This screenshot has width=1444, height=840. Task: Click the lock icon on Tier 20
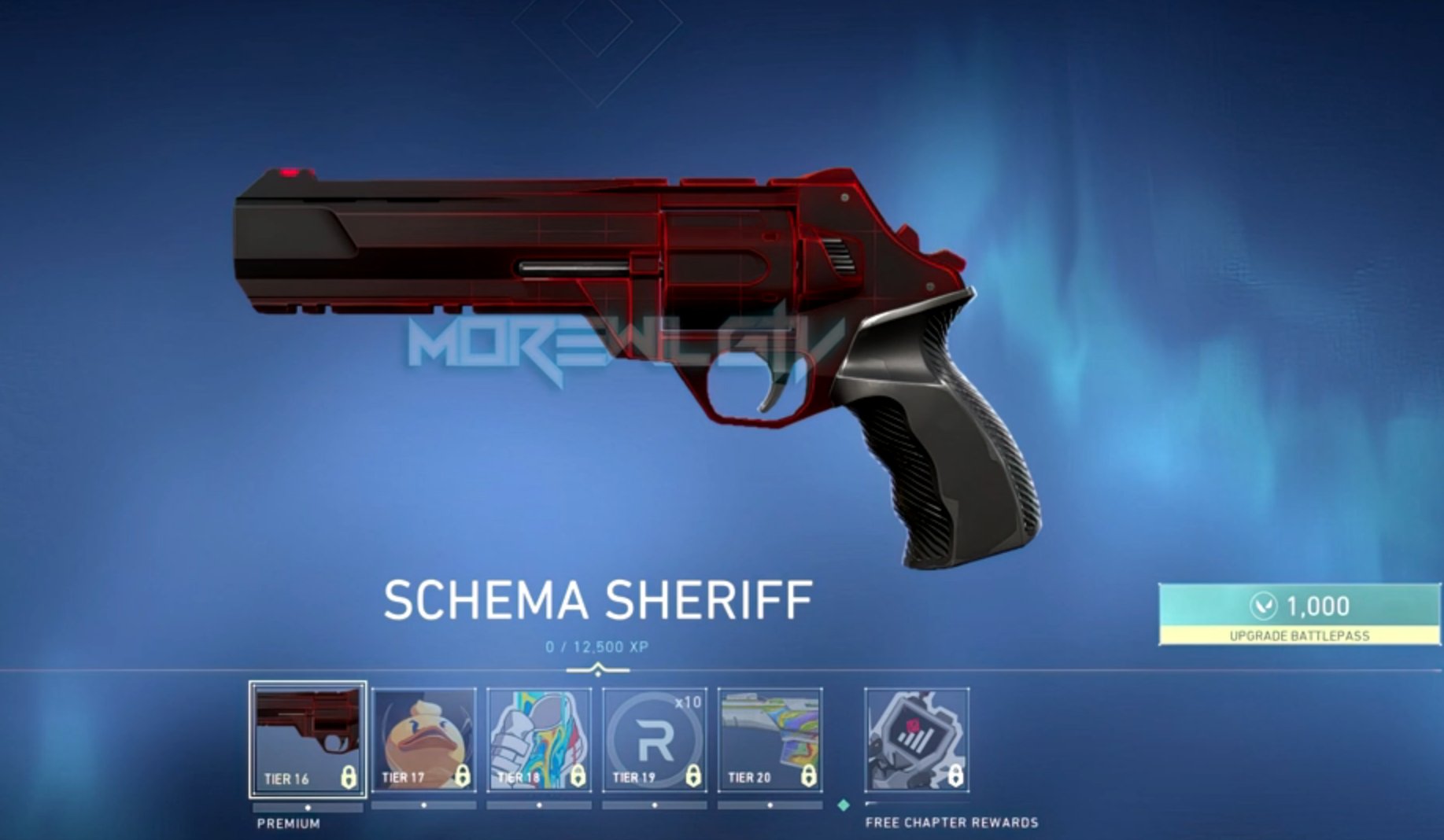810,777
